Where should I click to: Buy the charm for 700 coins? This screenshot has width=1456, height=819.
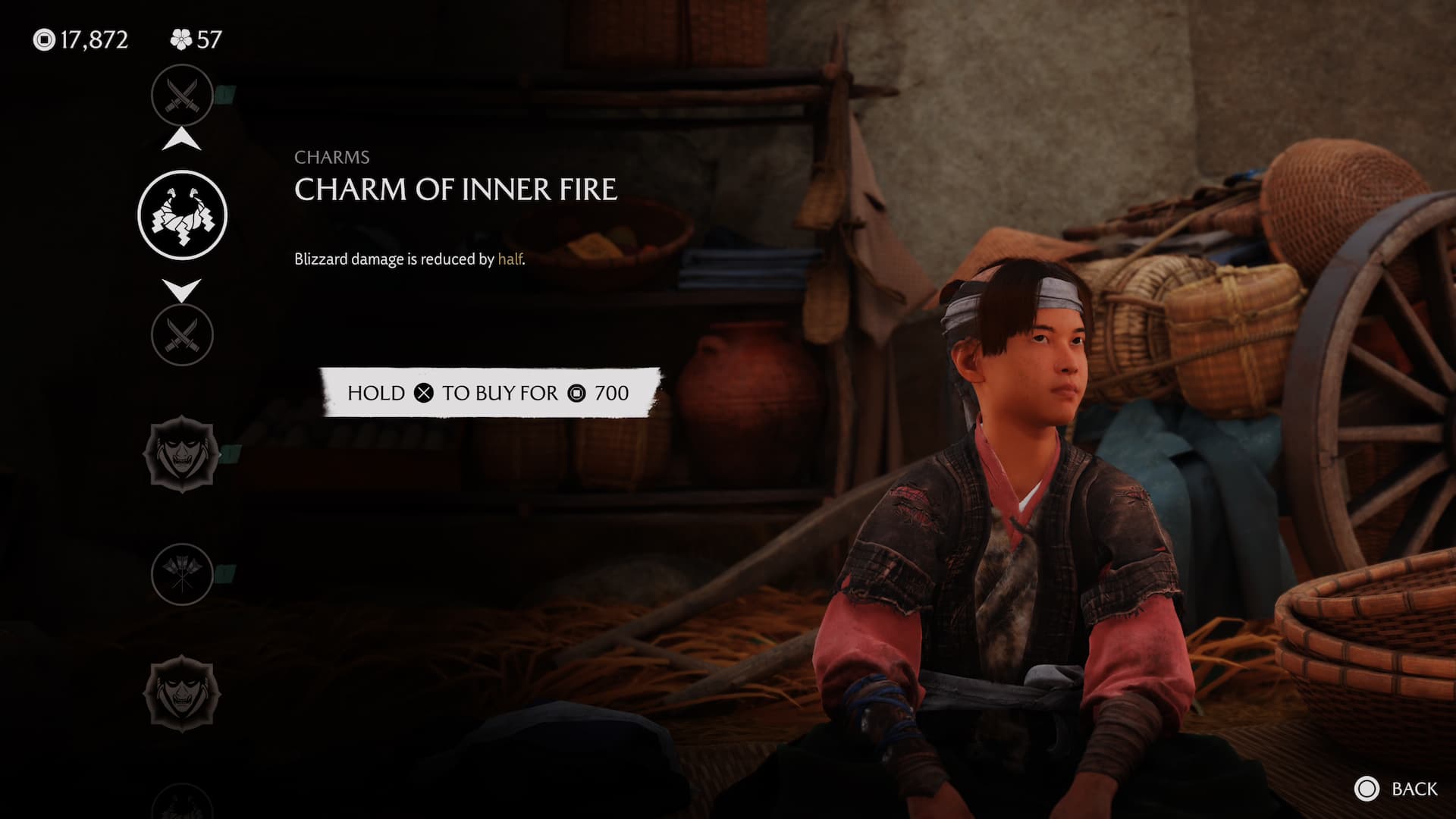(x=489, y=393)
